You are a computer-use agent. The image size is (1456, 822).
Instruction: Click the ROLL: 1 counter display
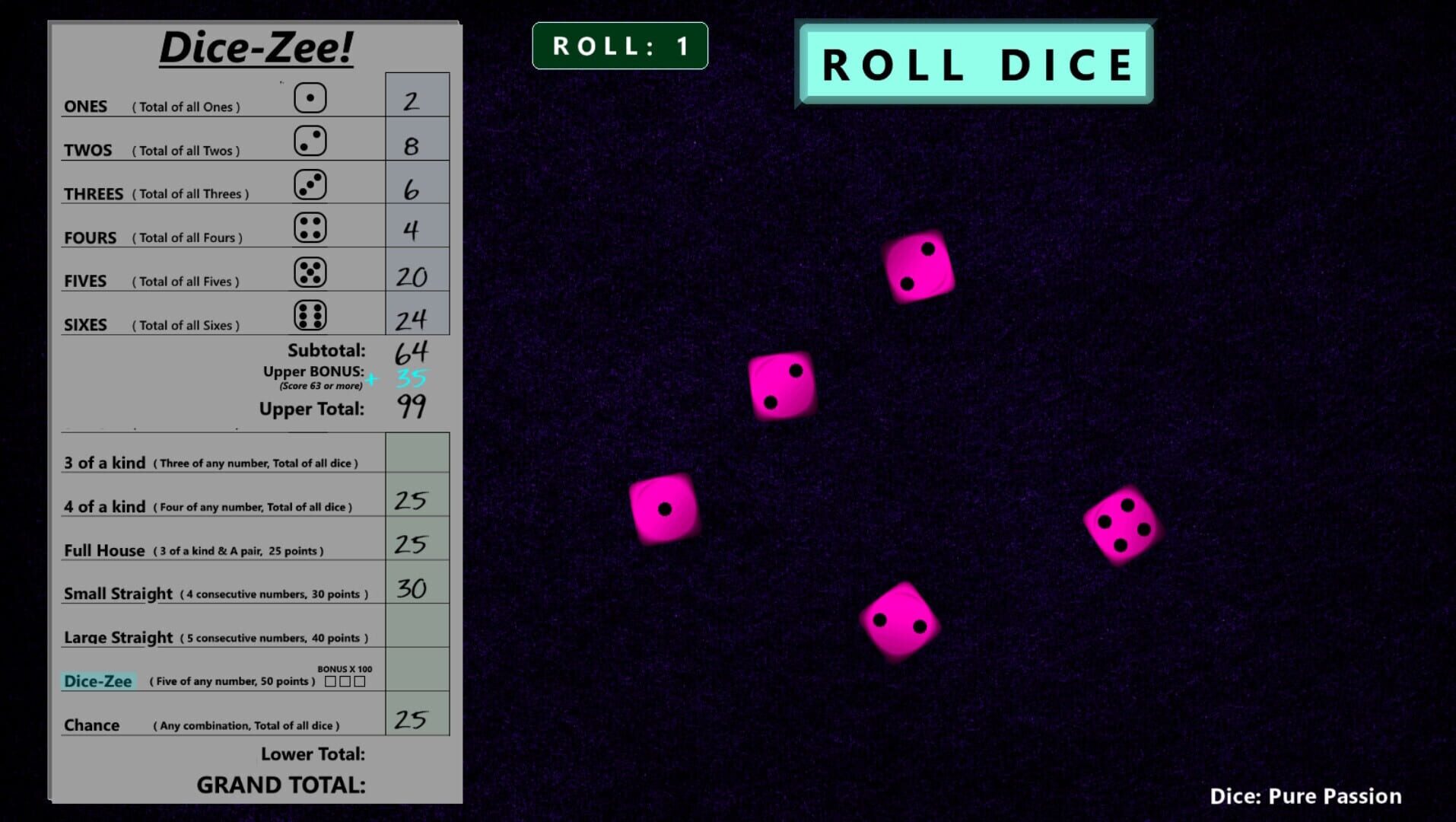tap(619, 45)
